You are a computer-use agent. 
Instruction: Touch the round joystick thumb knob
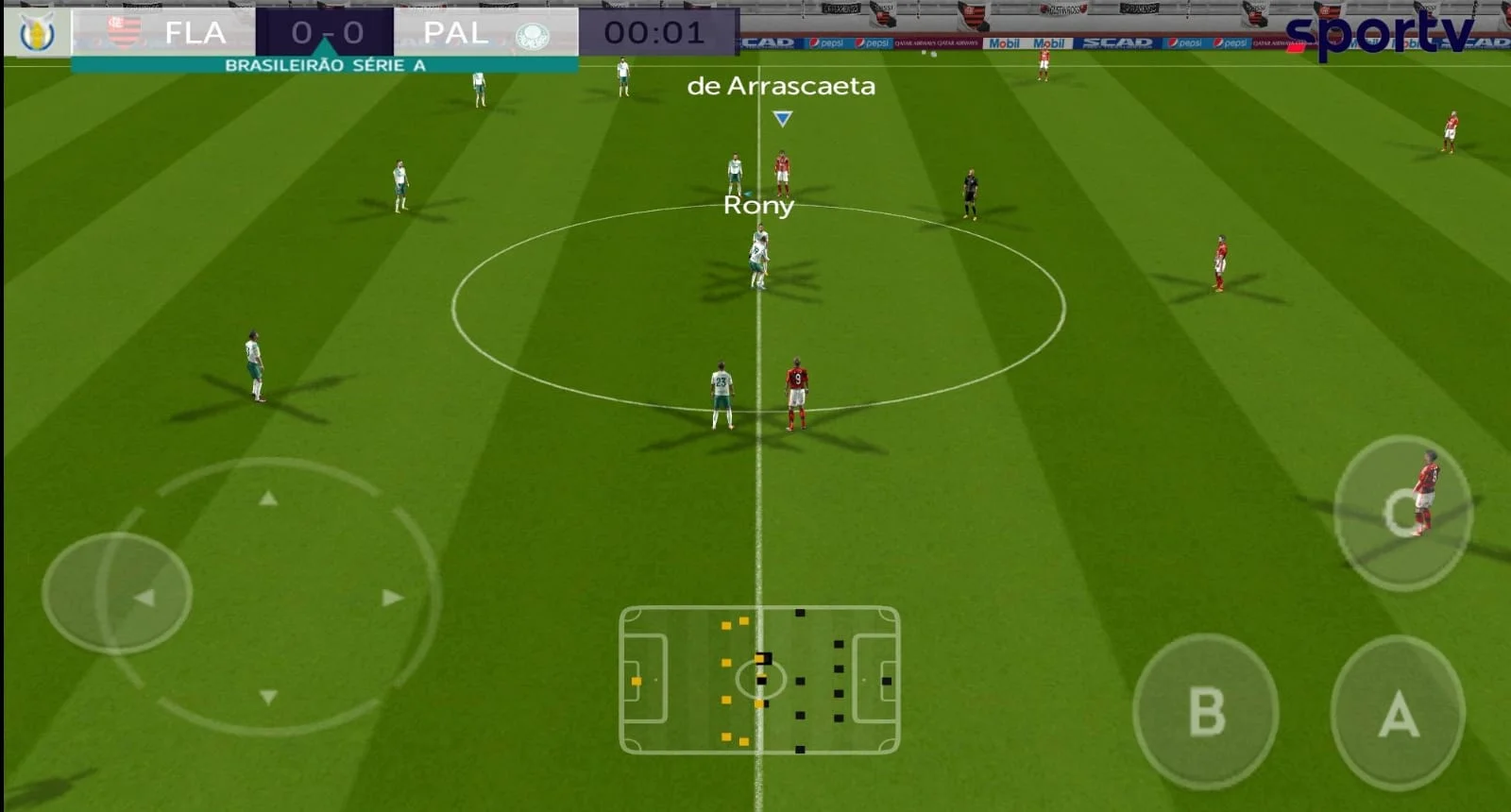click(117, 593)
